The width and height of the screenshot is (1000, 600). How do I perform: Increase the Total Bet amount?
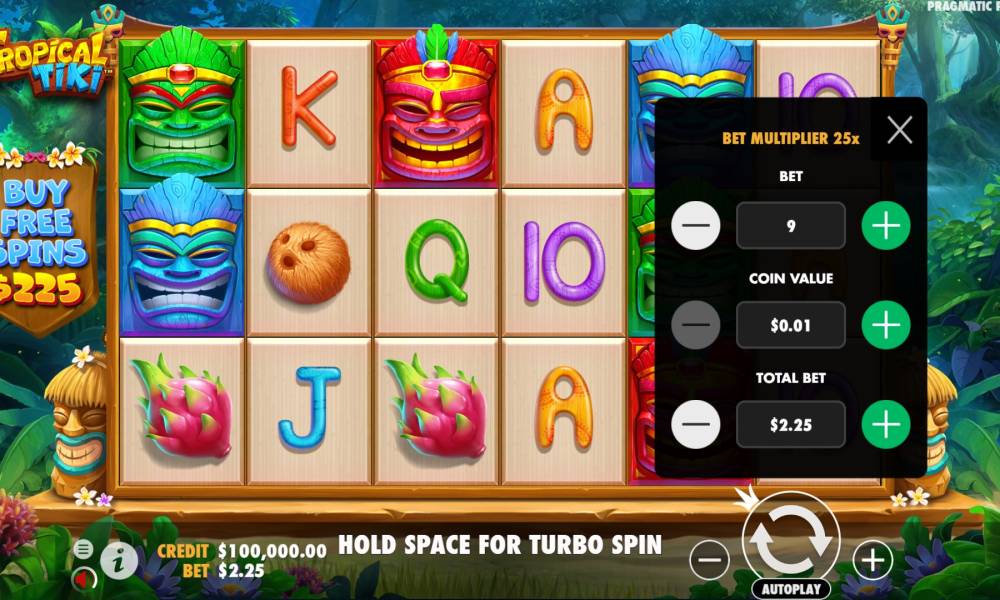[x=886, y=425]
